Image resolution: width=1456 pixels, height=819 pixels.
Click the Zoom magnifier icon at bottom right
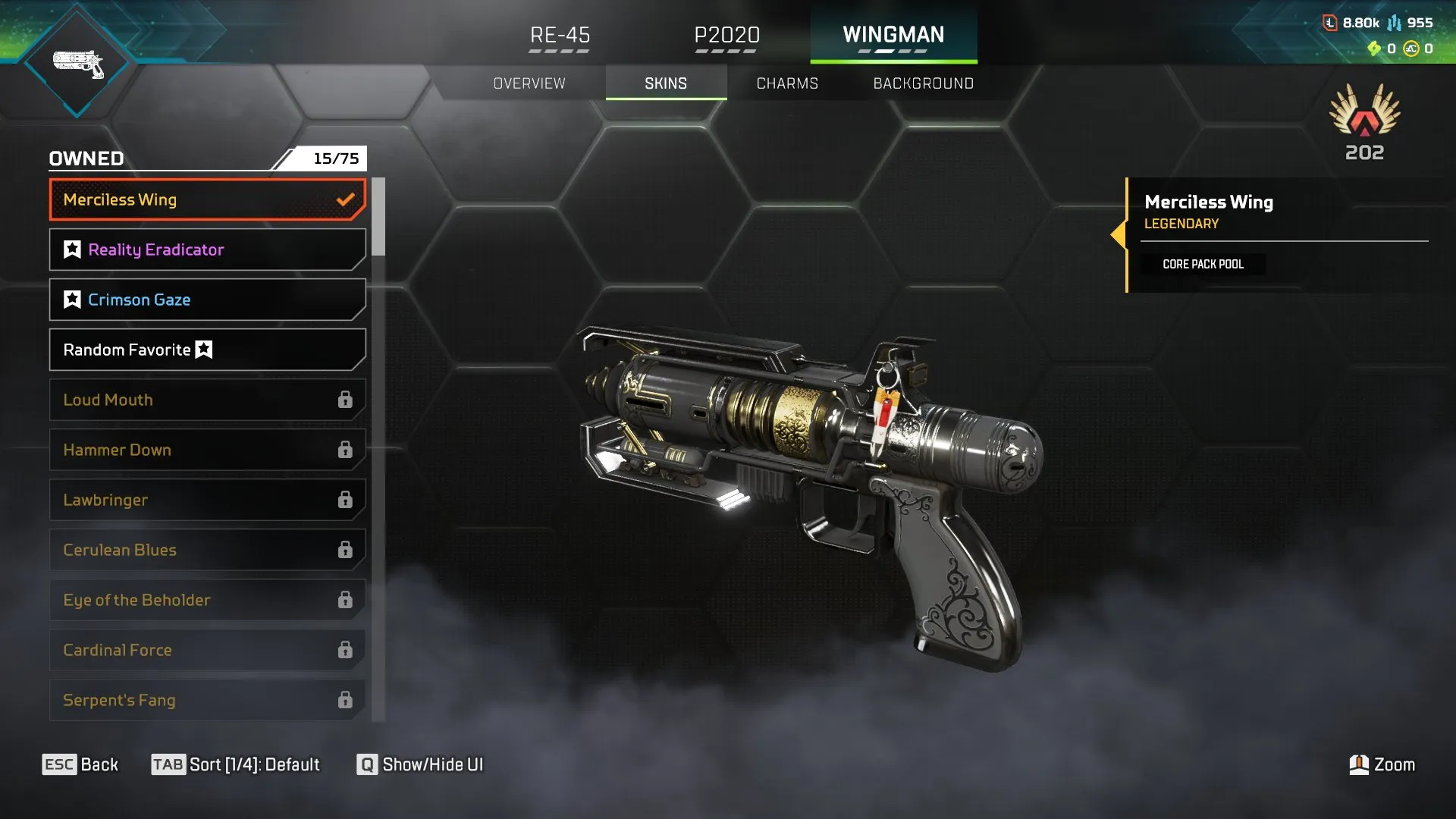pos(1360,764)
